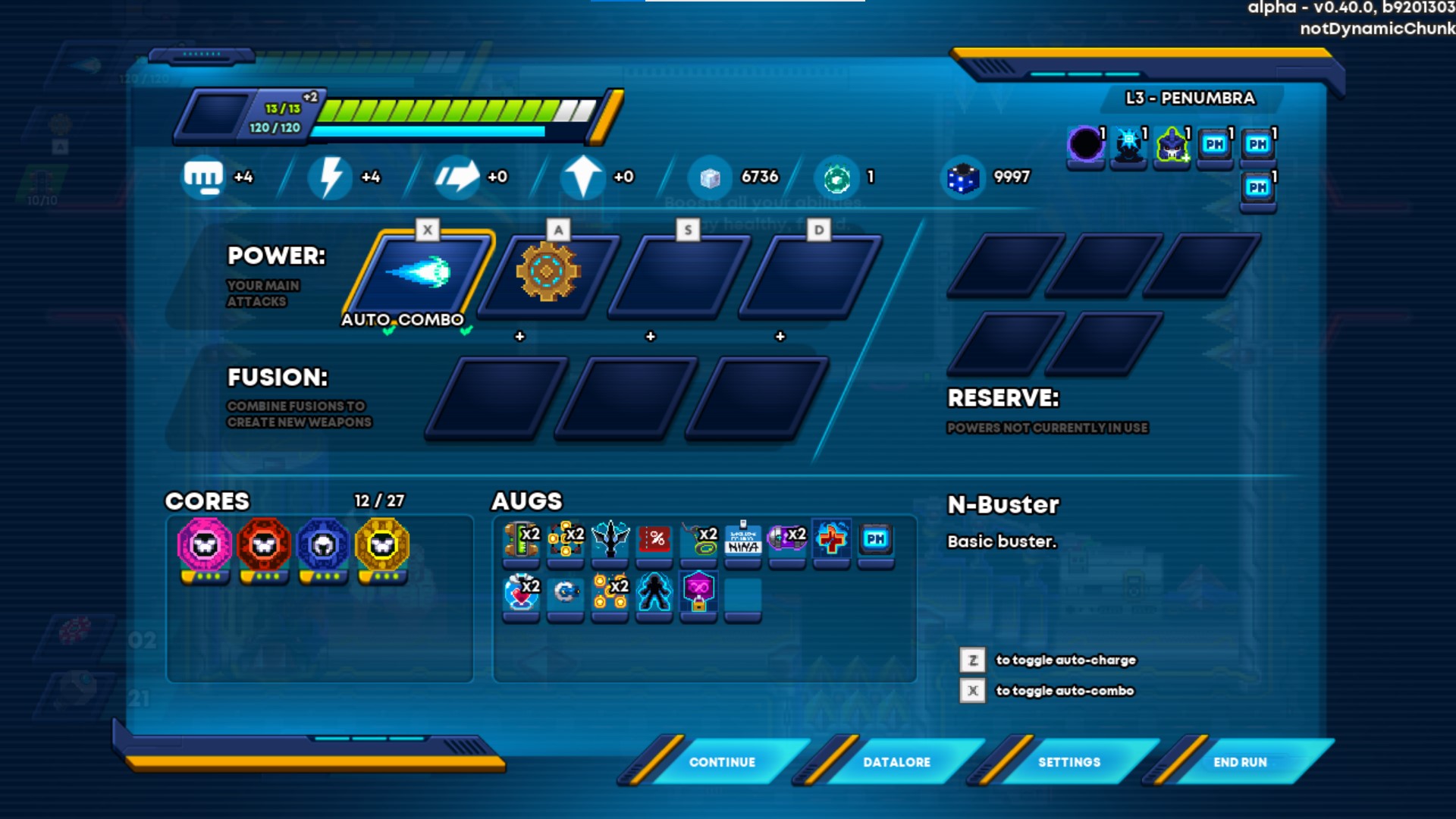Select the black trident aug
The height and width of the screenshot is (819, 1456).
(x=610, y=539)
